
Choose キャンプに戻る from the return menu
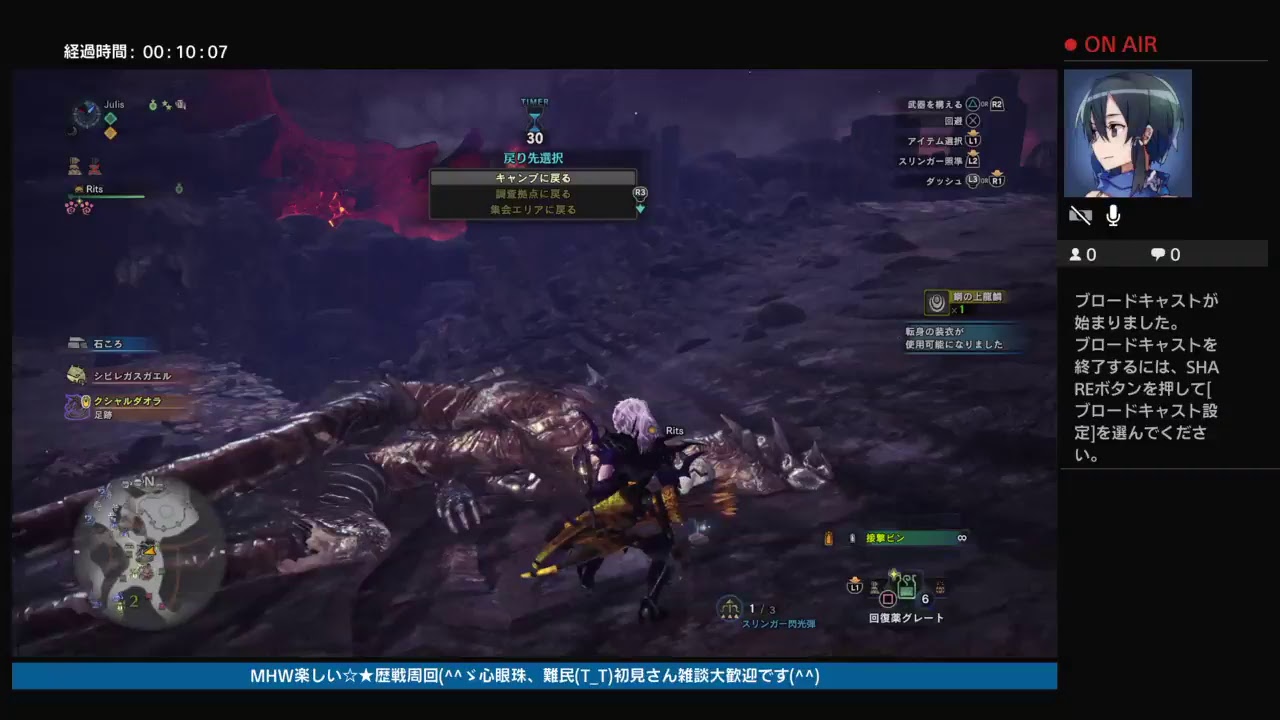pyautogui.click(x=533, y=177)
